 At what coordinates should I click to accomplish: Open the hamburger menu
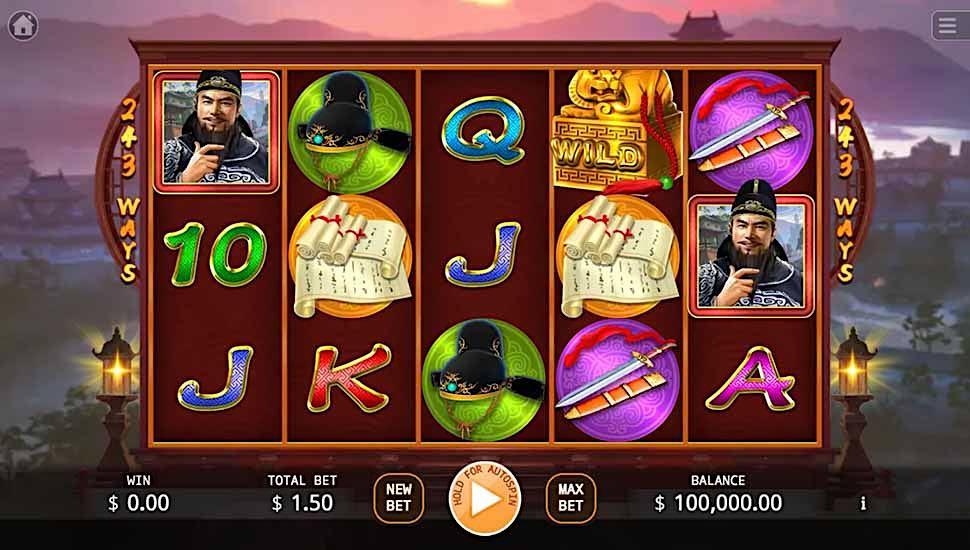[x=948, y=25]
